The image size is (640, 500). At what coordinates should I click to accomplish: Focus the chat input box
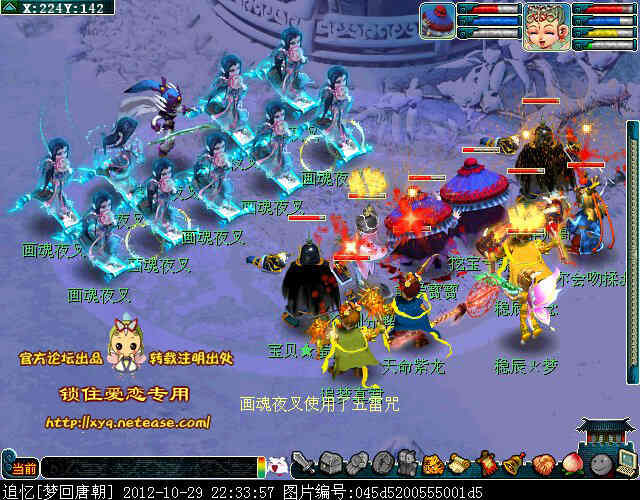(x=150, y=467)
